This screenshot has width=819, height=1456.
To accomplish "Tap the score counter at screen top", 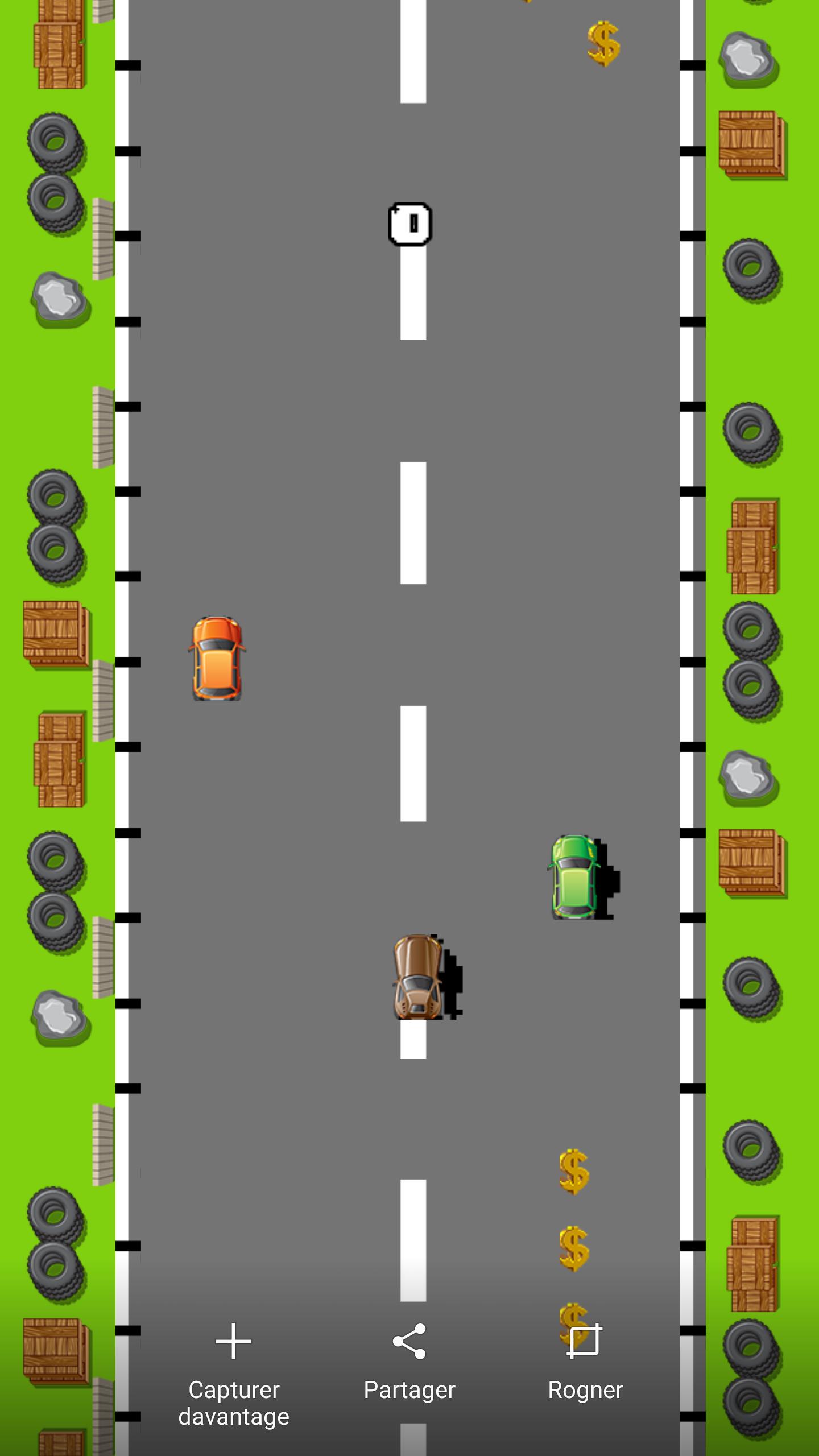I will [411, 224].
